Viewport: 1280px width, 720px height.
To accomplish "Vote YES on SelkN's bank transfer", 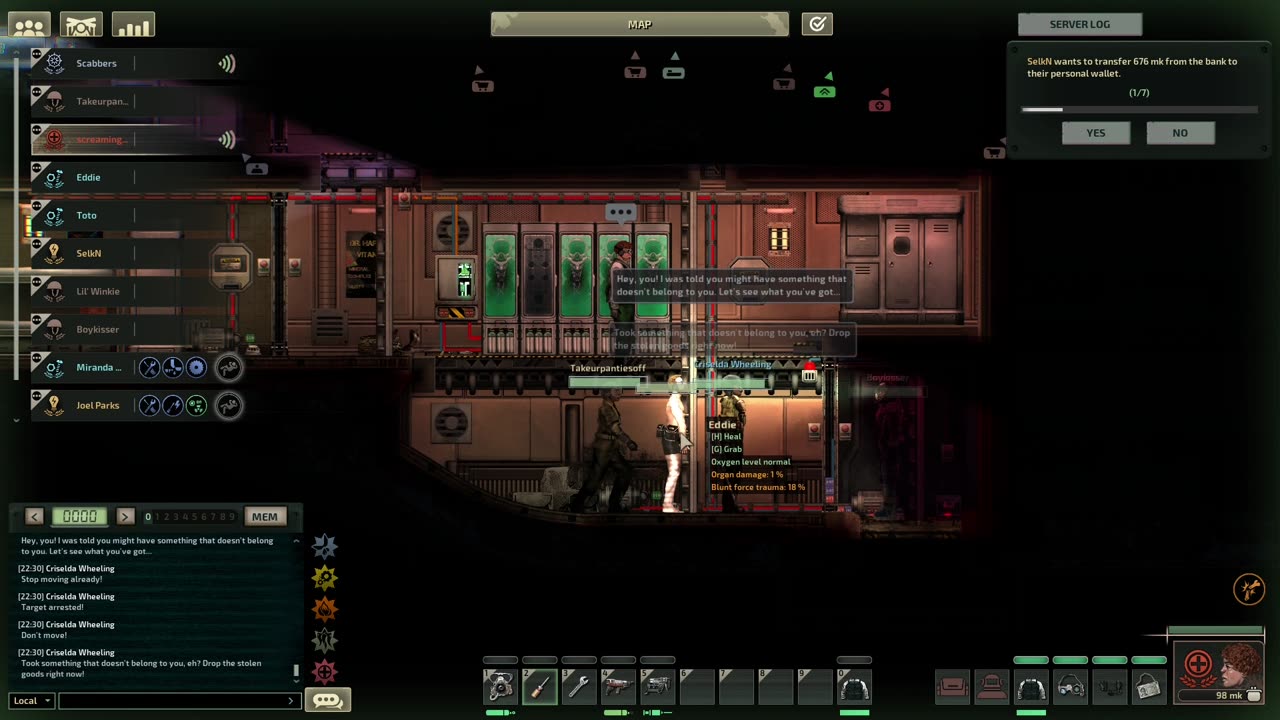I will click(1096, 133).
